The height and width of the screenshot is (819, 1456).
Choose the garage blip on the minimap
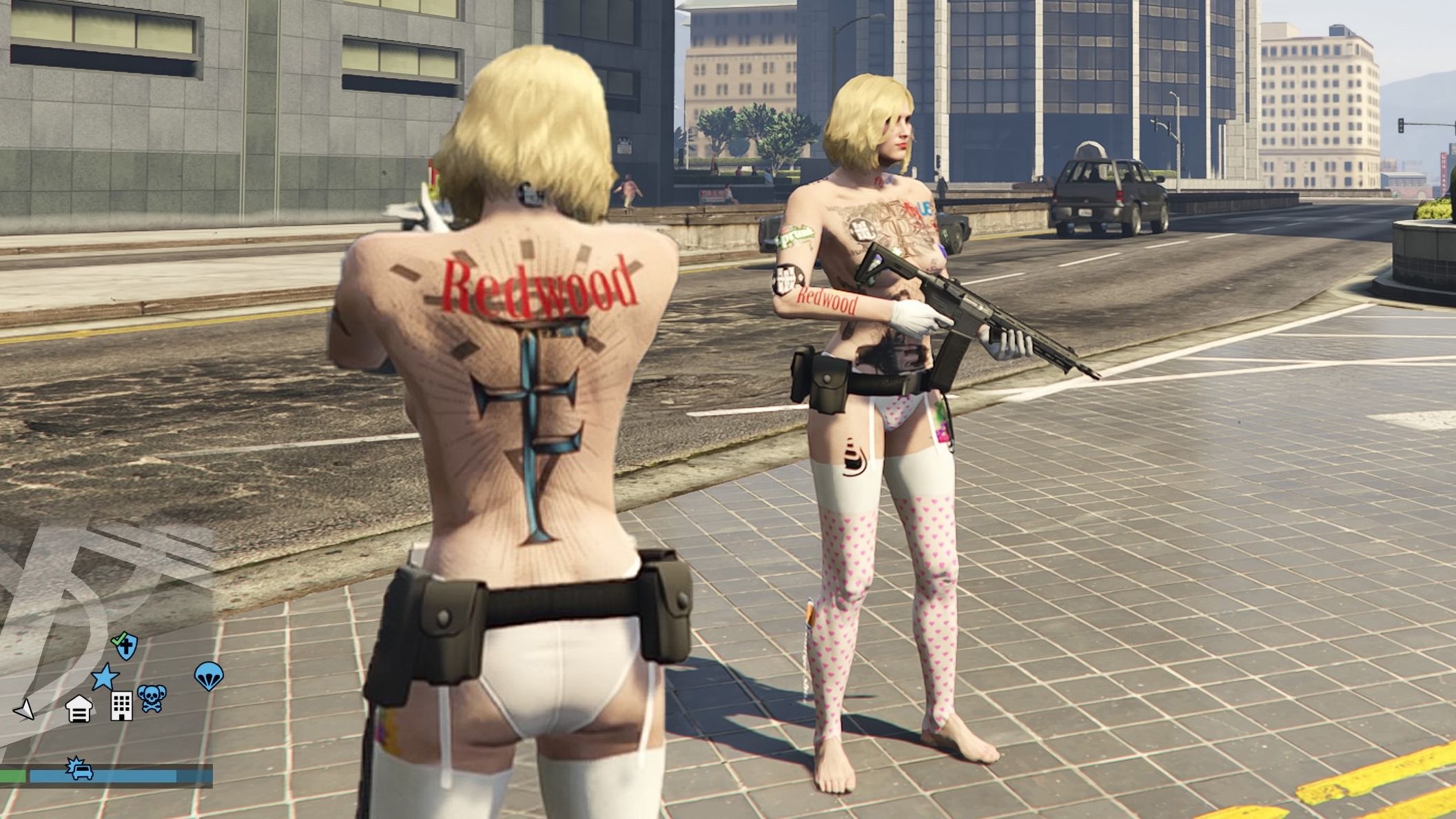[79, 708]
